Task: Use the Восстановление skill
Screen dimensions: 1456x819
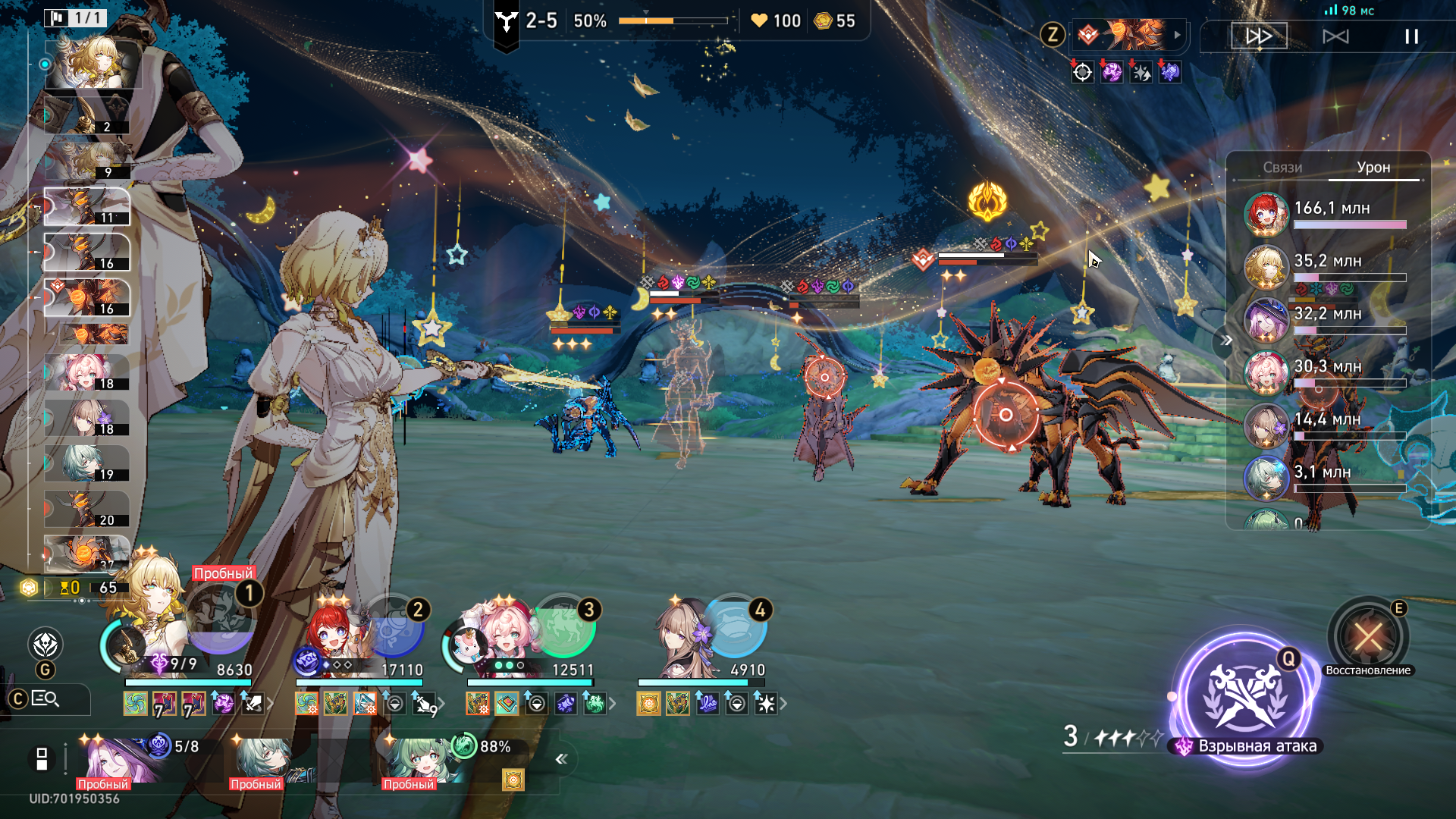Action: tap(1368, 635)
